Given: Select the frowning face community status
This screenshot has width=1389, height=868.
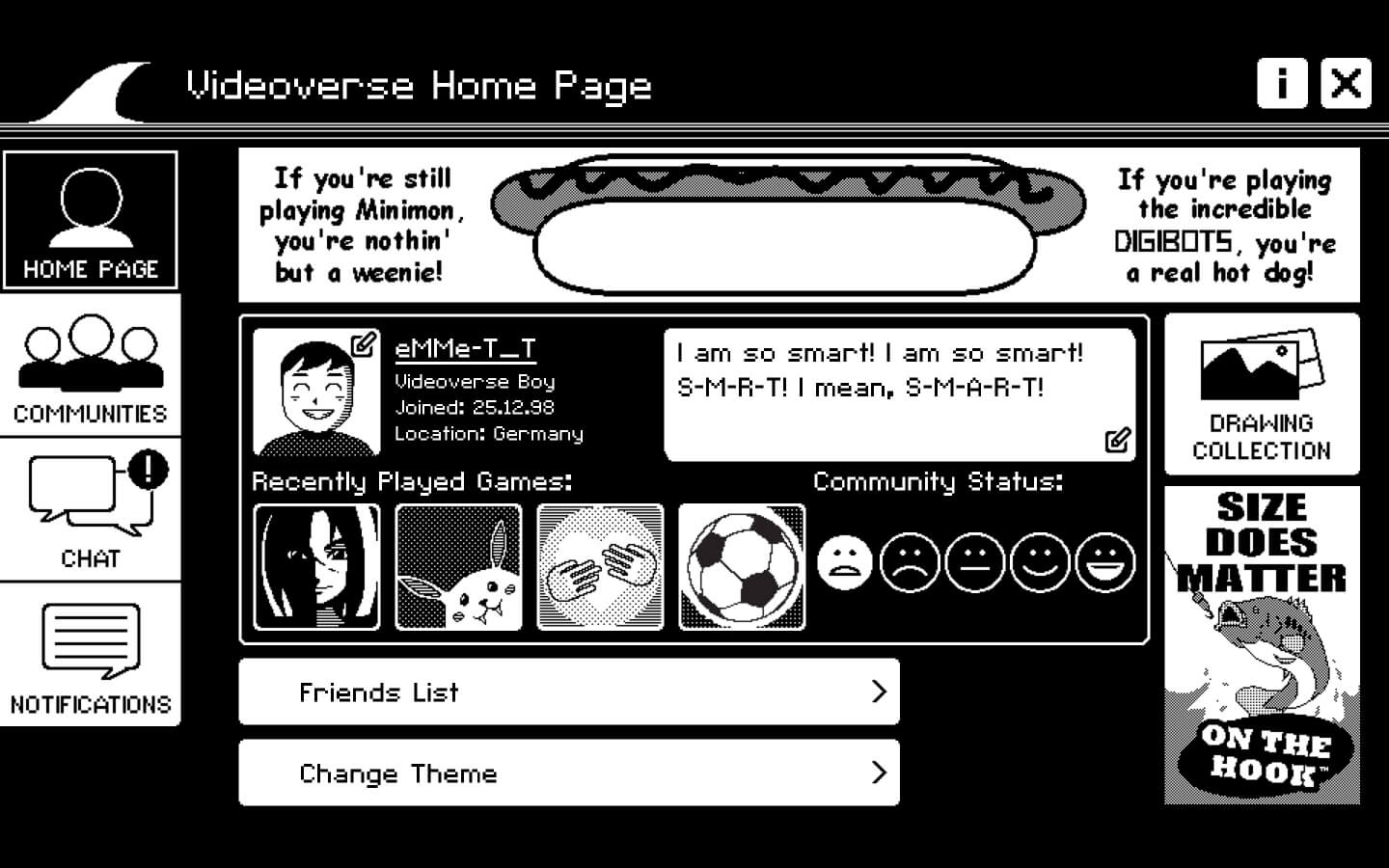Looking at the screenshot, I should 909,562.
